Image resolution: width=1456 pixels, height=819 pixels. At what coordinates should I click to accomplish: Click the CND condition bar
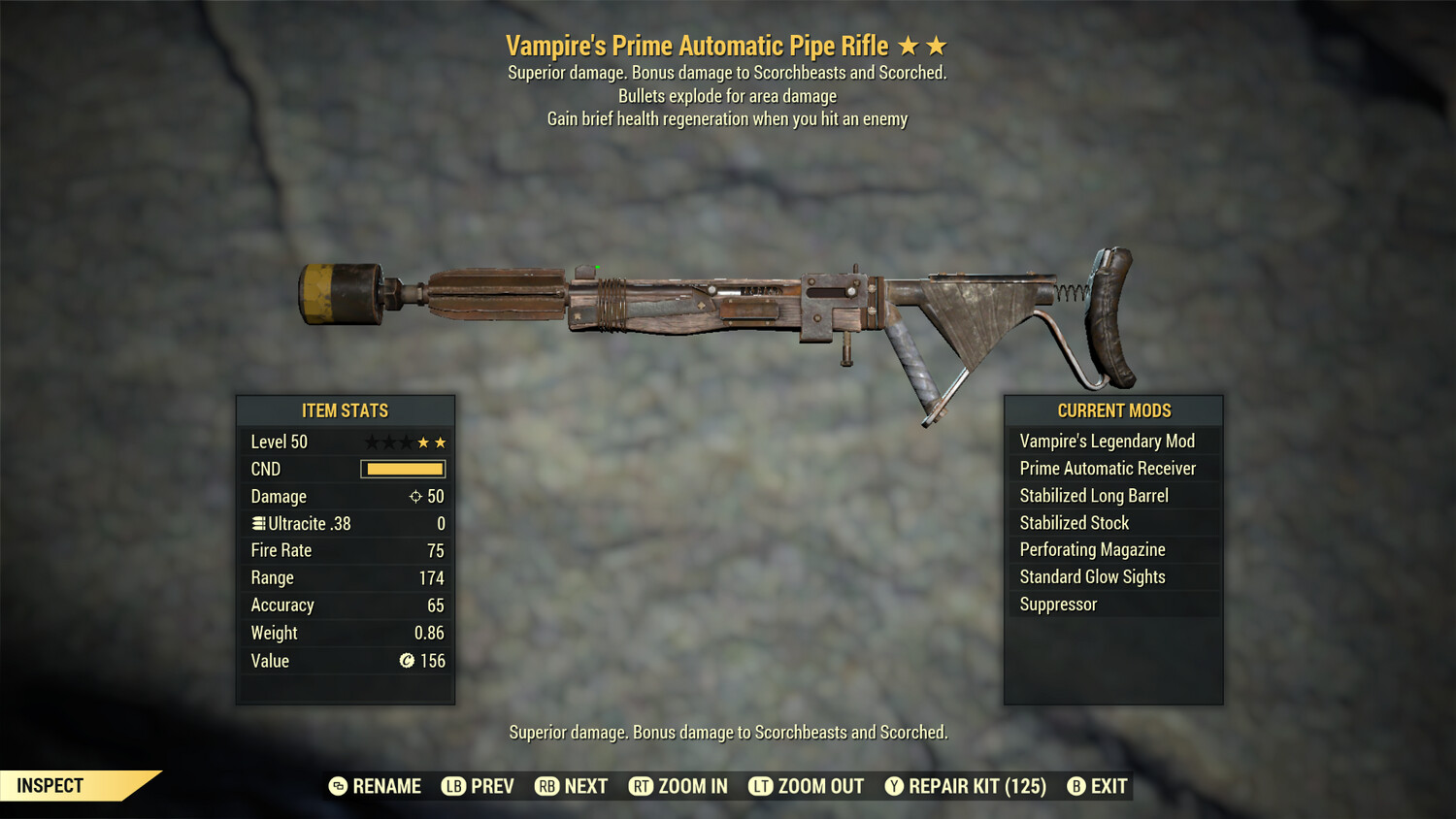(x=401, y=469)
